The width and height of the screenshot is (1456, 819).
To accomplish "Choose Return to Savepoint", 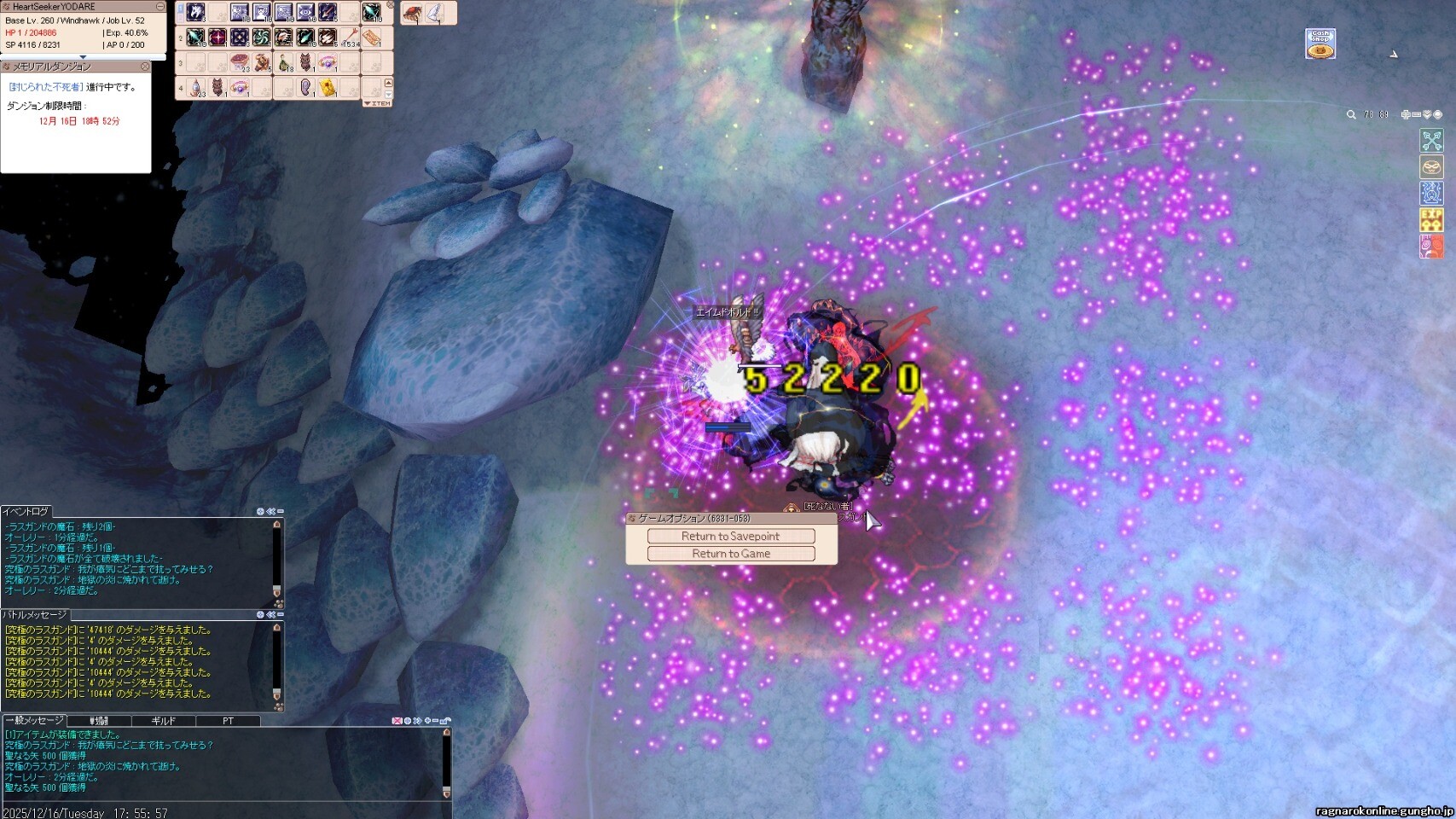I will point(730,536).
